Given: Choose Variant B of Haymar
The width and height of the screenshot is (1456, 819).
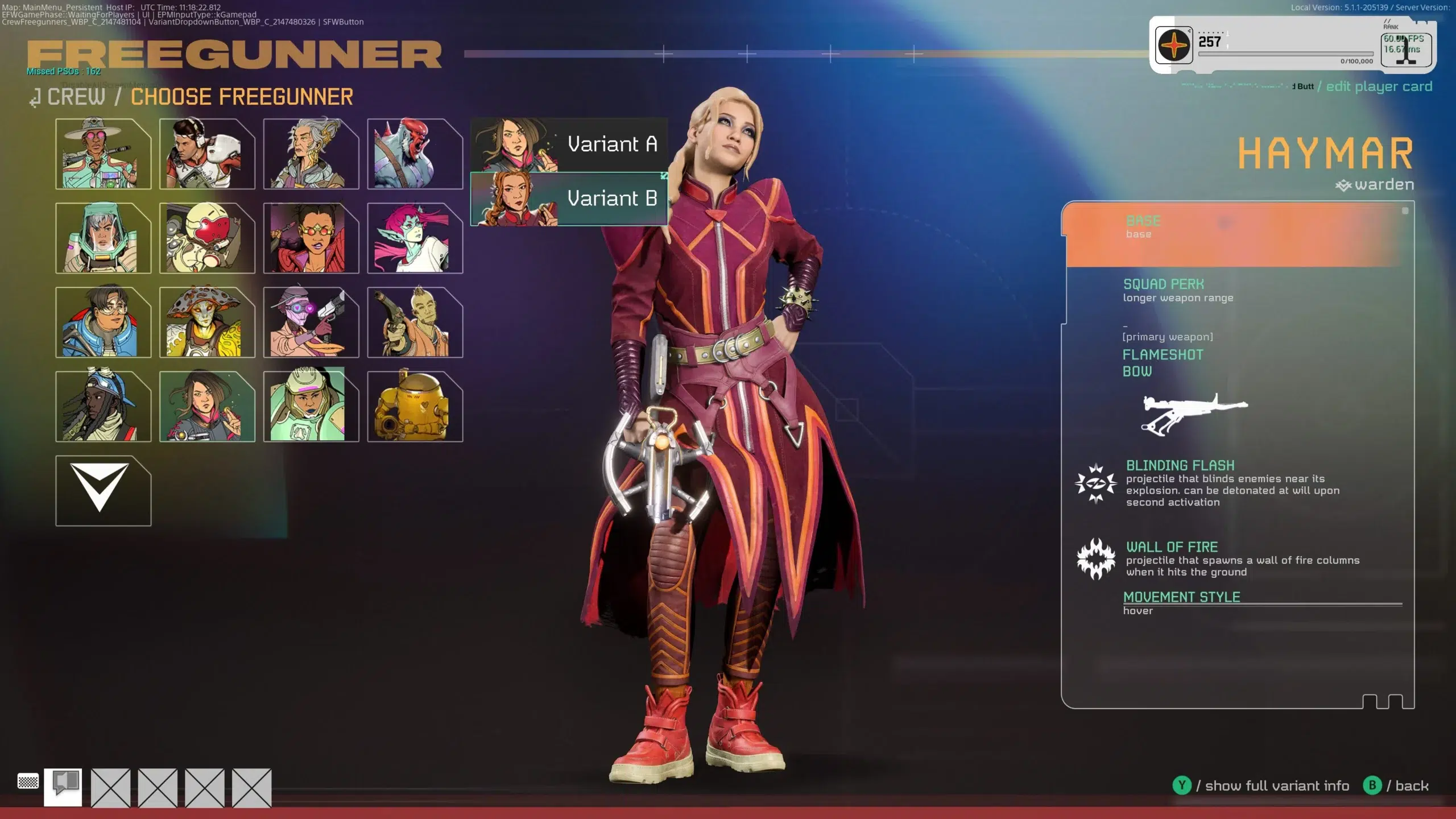Looking at the screenshot, I should click(x=569, y=199).
